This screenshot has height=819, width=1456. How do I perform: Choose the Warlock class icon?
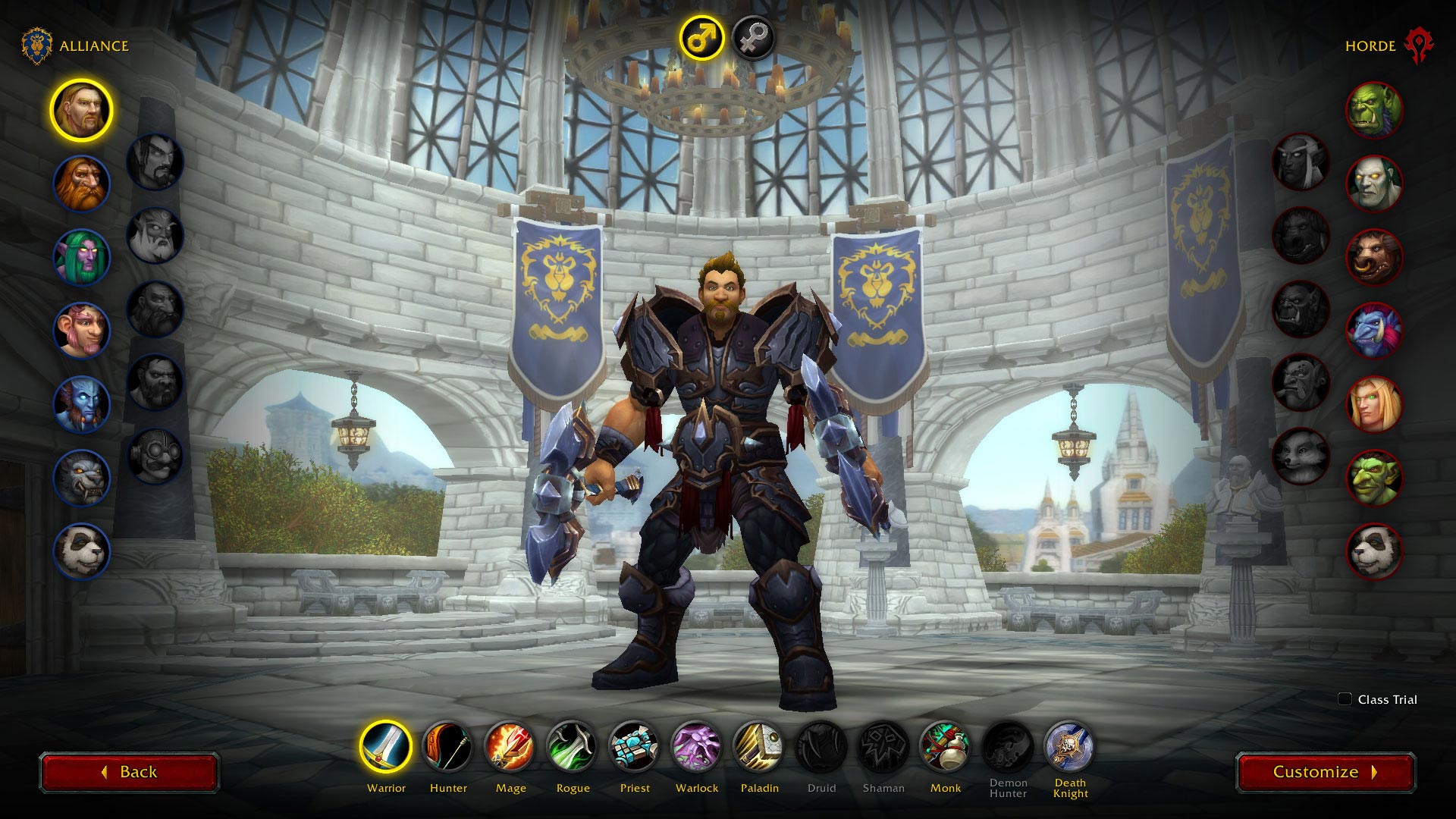click(x=697, y=747)
